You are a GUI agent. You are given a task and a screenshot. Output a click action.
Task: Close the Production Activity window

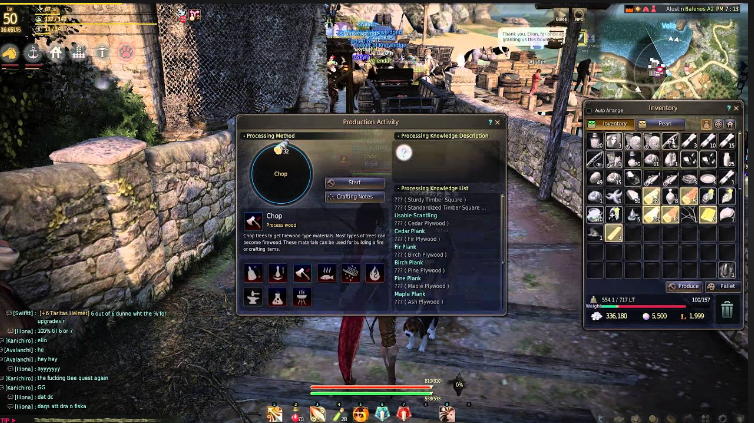tap(497, 122)
